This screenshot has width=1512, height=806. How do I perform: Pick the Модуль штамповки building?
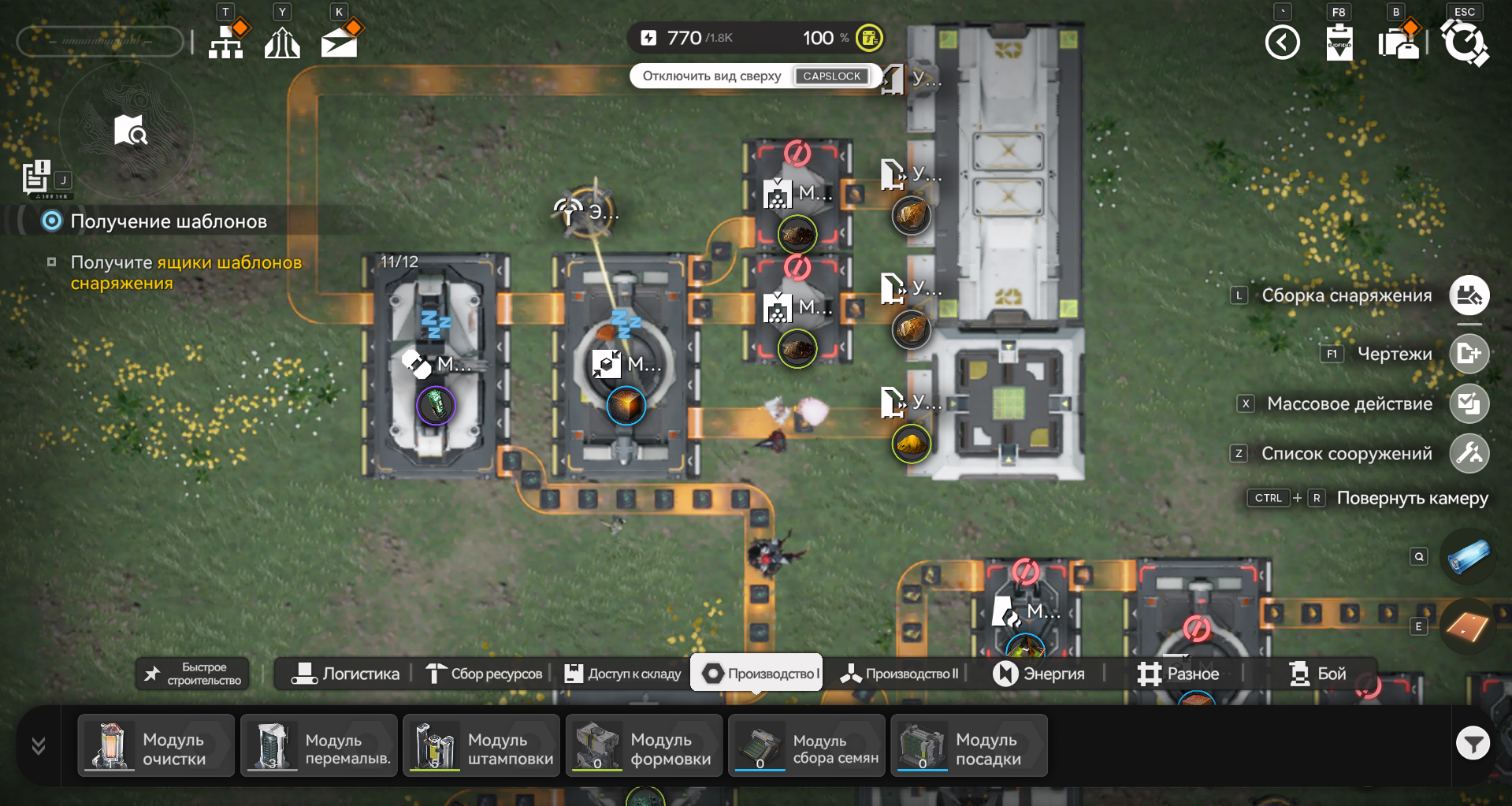tap(481, 745)
